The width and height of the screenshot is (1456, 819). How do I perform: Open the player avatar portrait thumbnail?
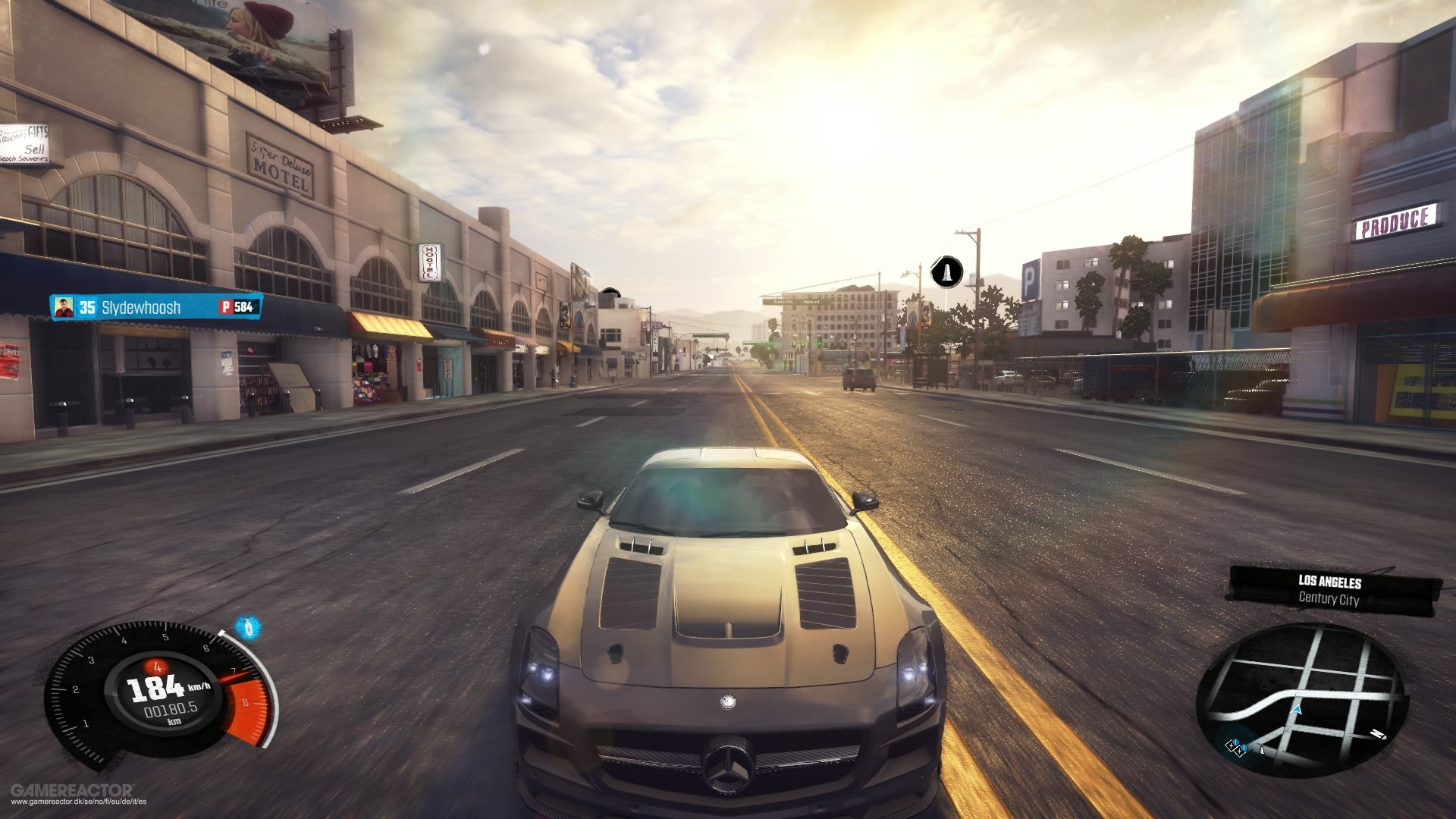tap(64, 308)
